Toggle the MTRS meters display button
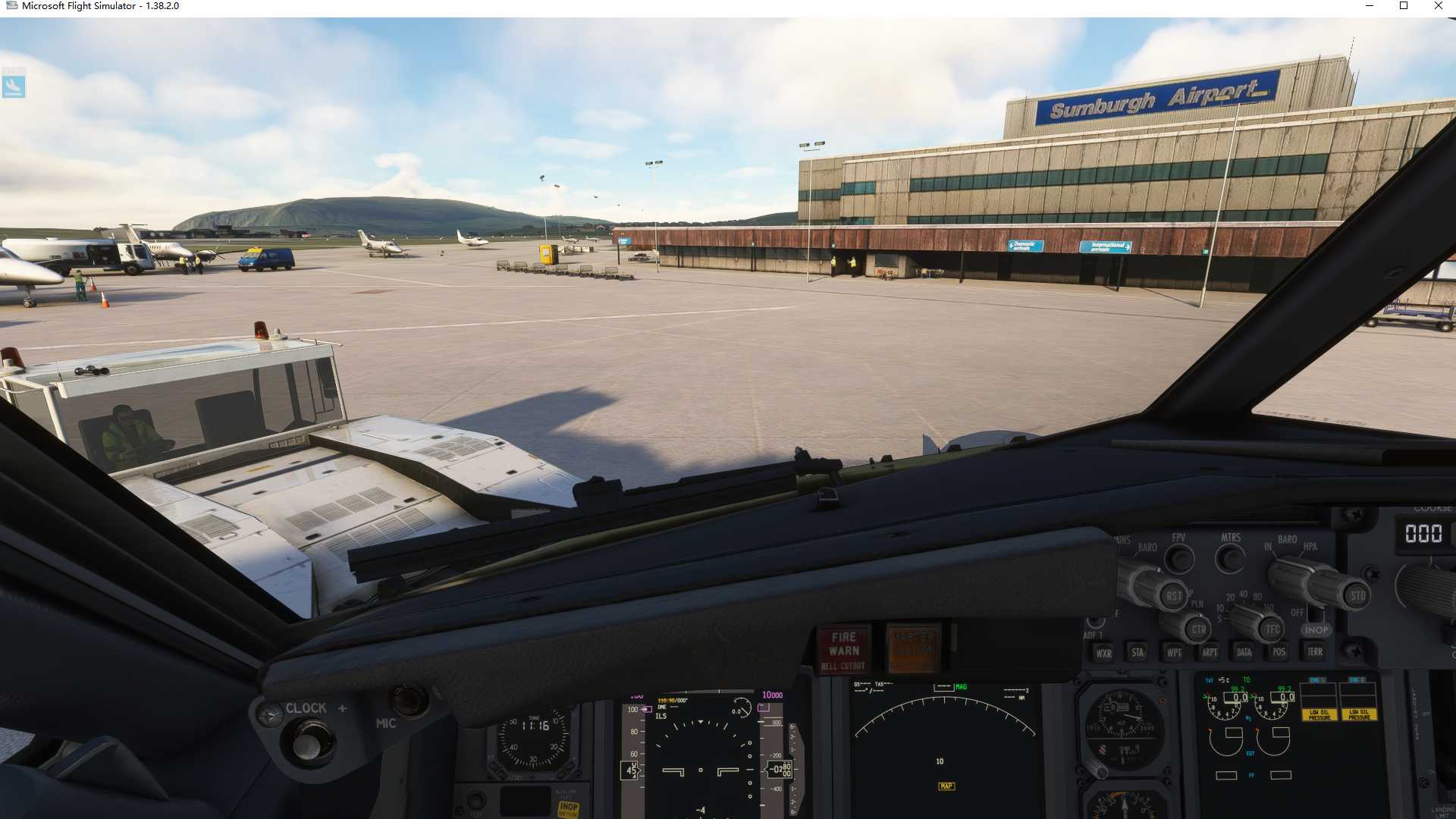This screenshot has width=1456, height=819. tap(1229, 559)
